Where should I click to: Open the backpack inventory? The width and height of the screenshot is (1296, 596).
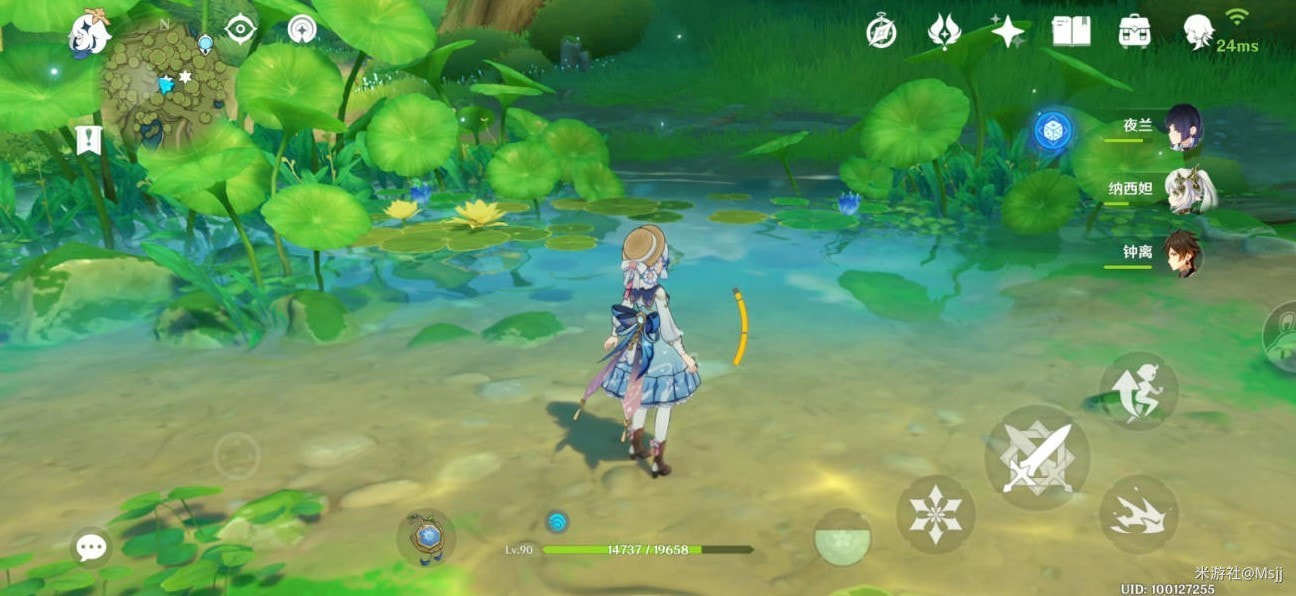click(1134, 32)
